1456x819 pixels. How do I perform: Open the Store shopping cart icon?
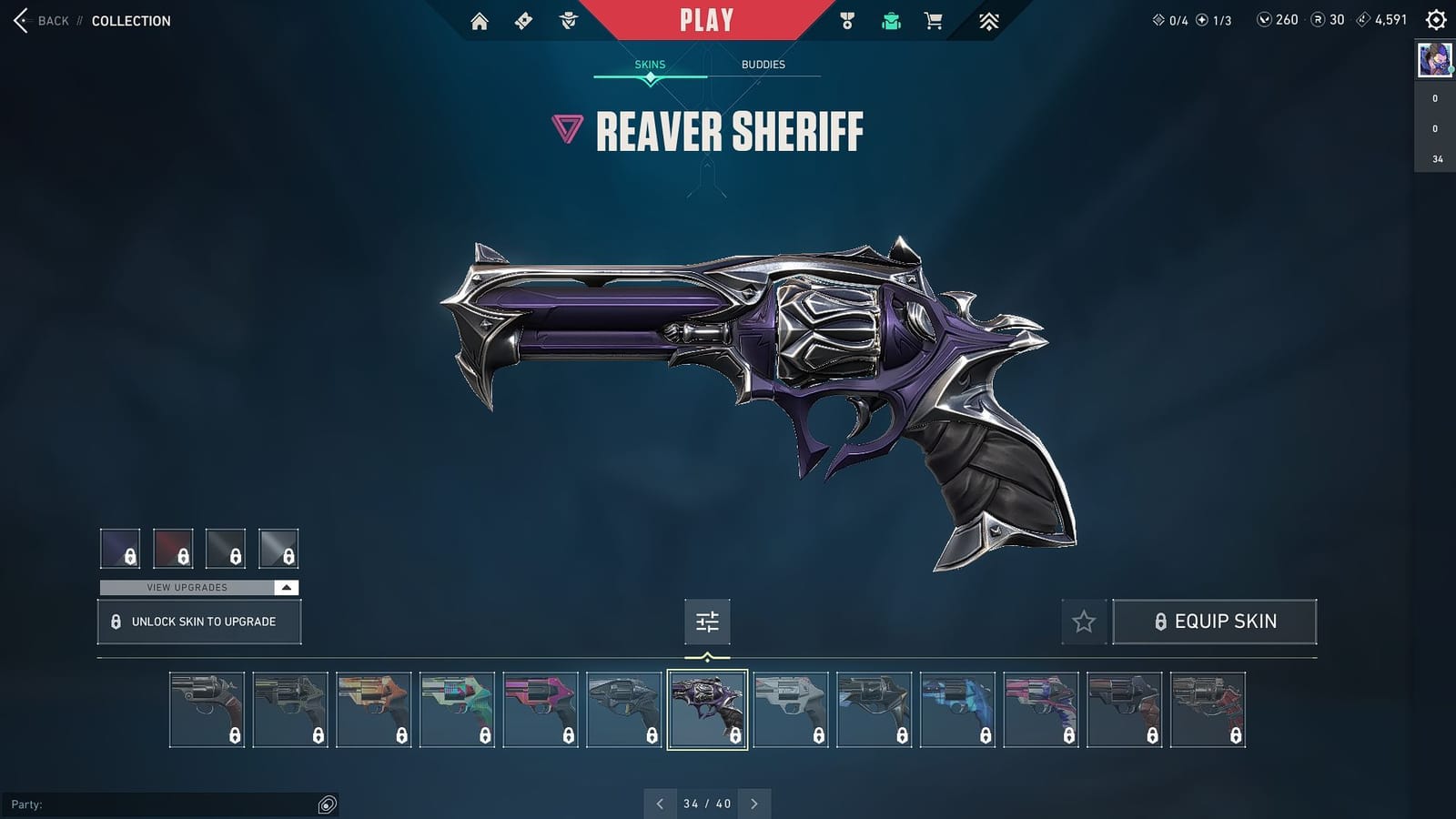point(932,19)
